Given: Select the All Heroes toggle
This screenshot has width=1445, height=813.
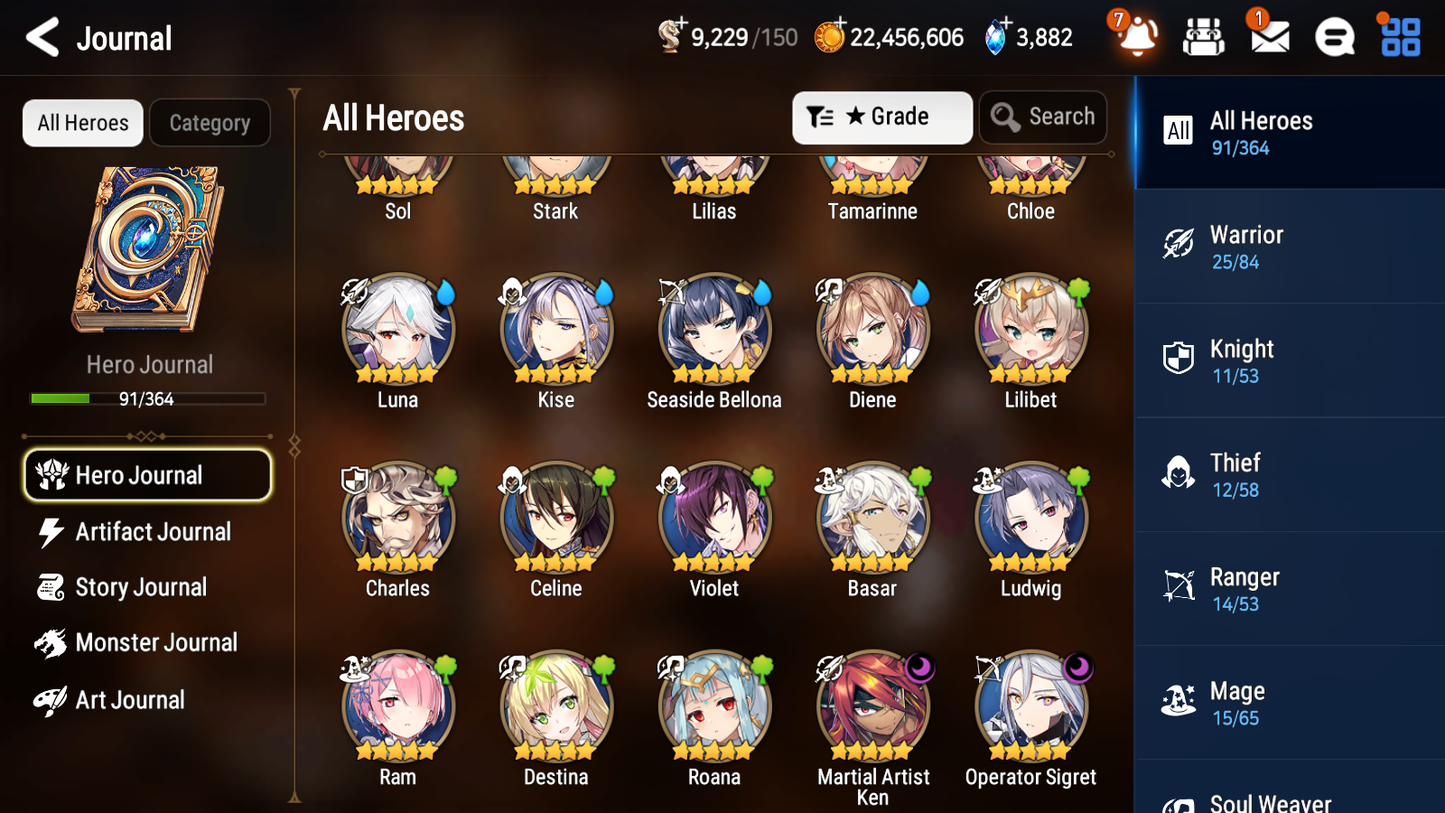Looking at the screenshot, I should [x=82, y=123].
